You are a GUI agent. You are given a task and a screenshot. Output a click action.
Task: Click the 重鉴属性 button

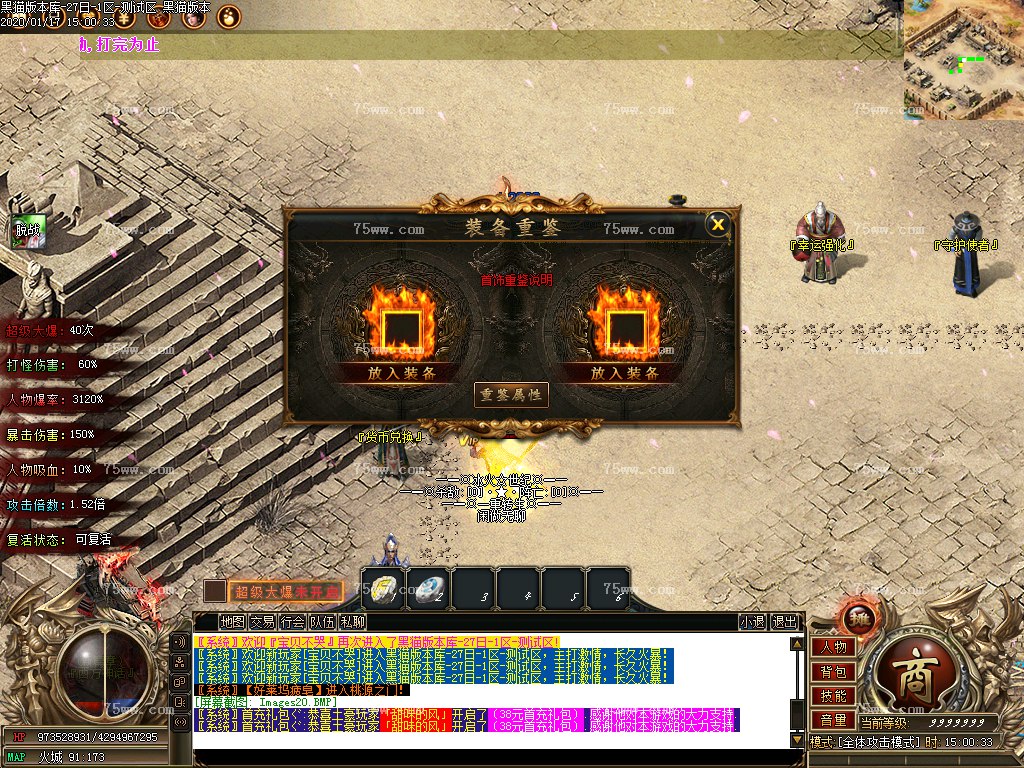click(511, 395)
